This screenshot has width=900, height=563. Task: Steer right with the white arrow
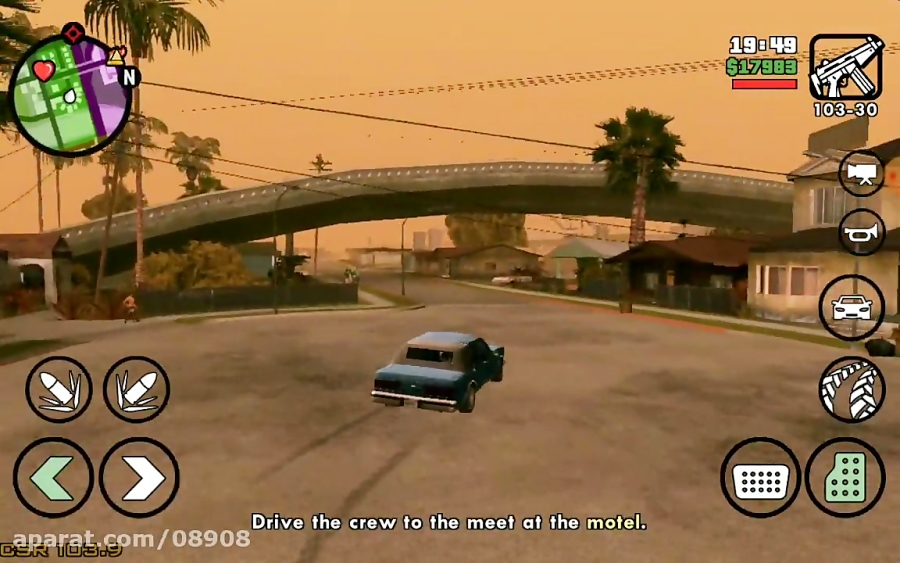click(139, 478)
